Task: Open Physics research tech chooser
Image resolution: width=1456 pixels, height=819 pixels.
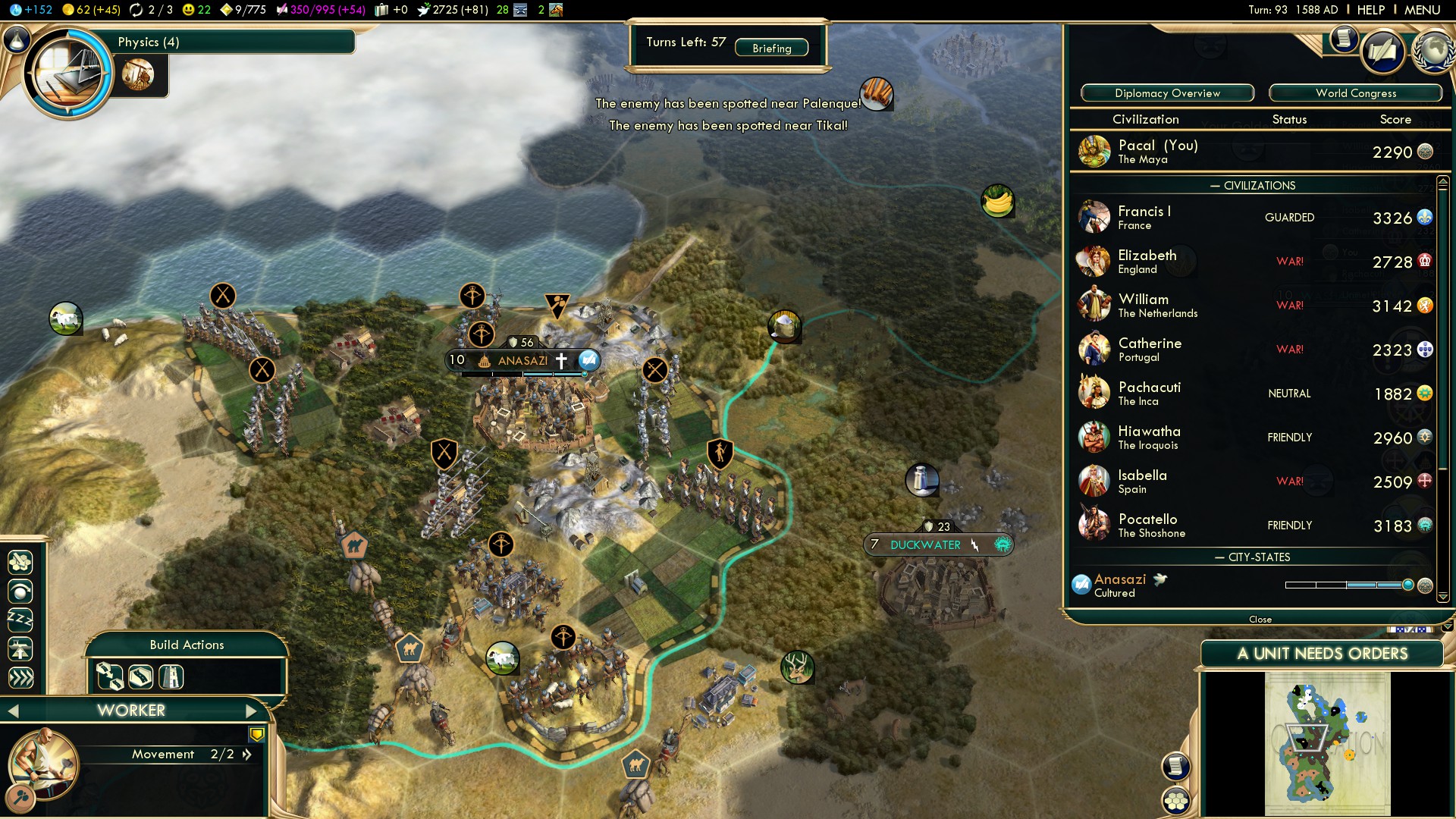Action: point(68,74)
